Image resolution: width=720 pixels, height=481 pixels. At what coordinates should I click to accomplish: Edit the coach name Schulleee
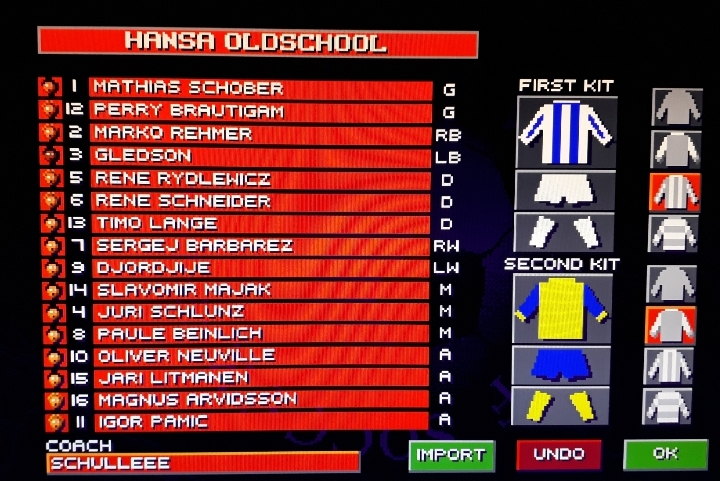[x=203, y=463]
